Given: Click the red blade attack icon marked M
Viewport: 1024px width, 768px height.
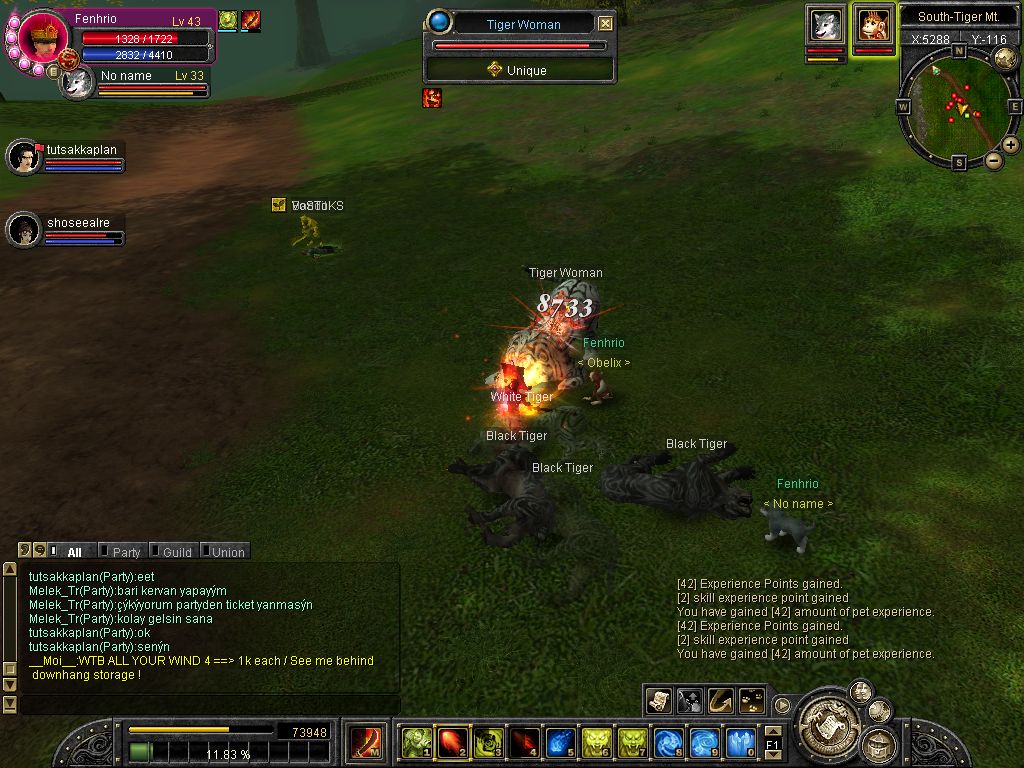Looking at the screenshot, I should [x=367, y=742].
